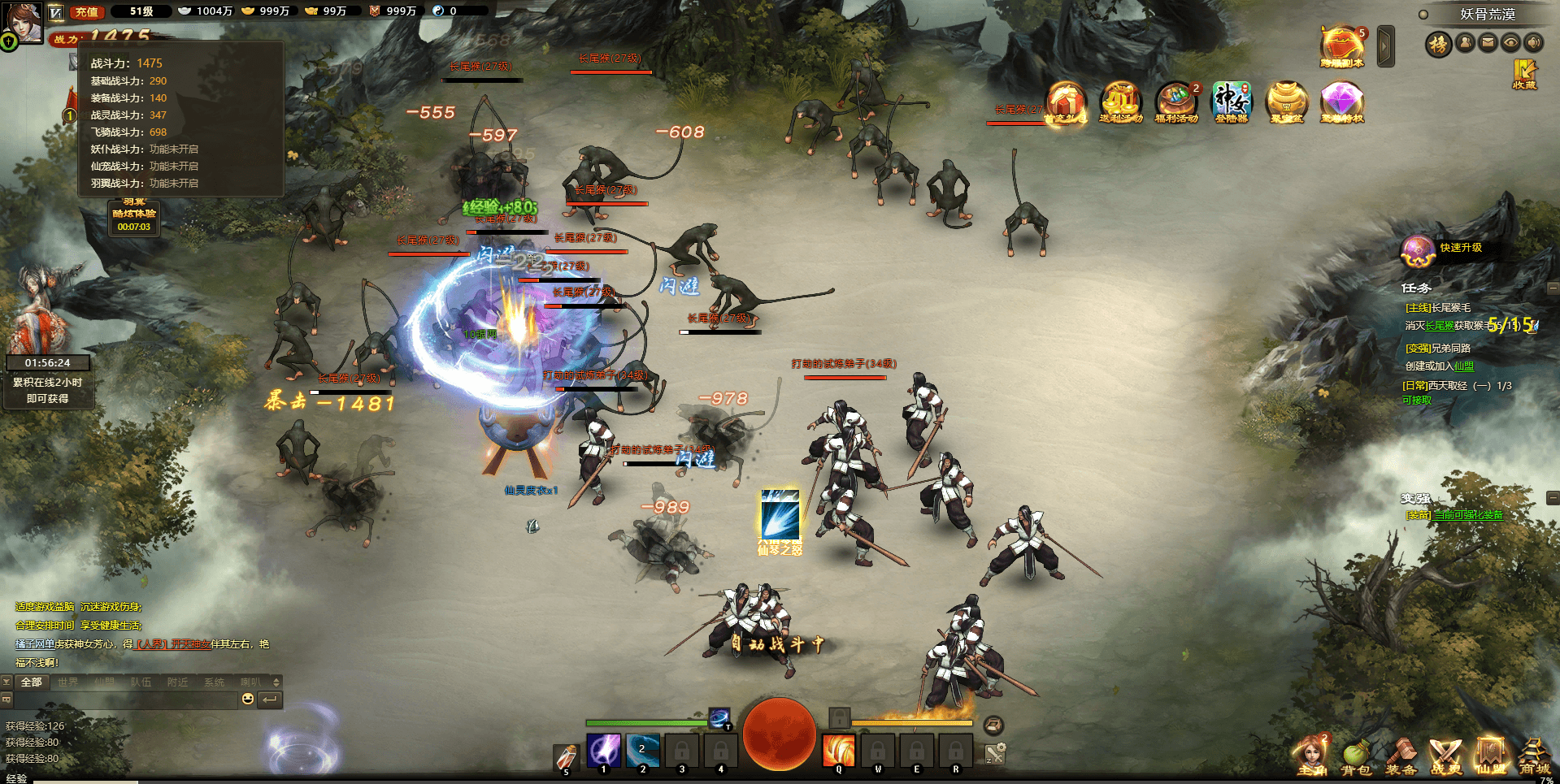Open the 聚宝盆 treasure bowl icon
Viewport: 1560px width, 784px height.
[x=1286, y=103]
